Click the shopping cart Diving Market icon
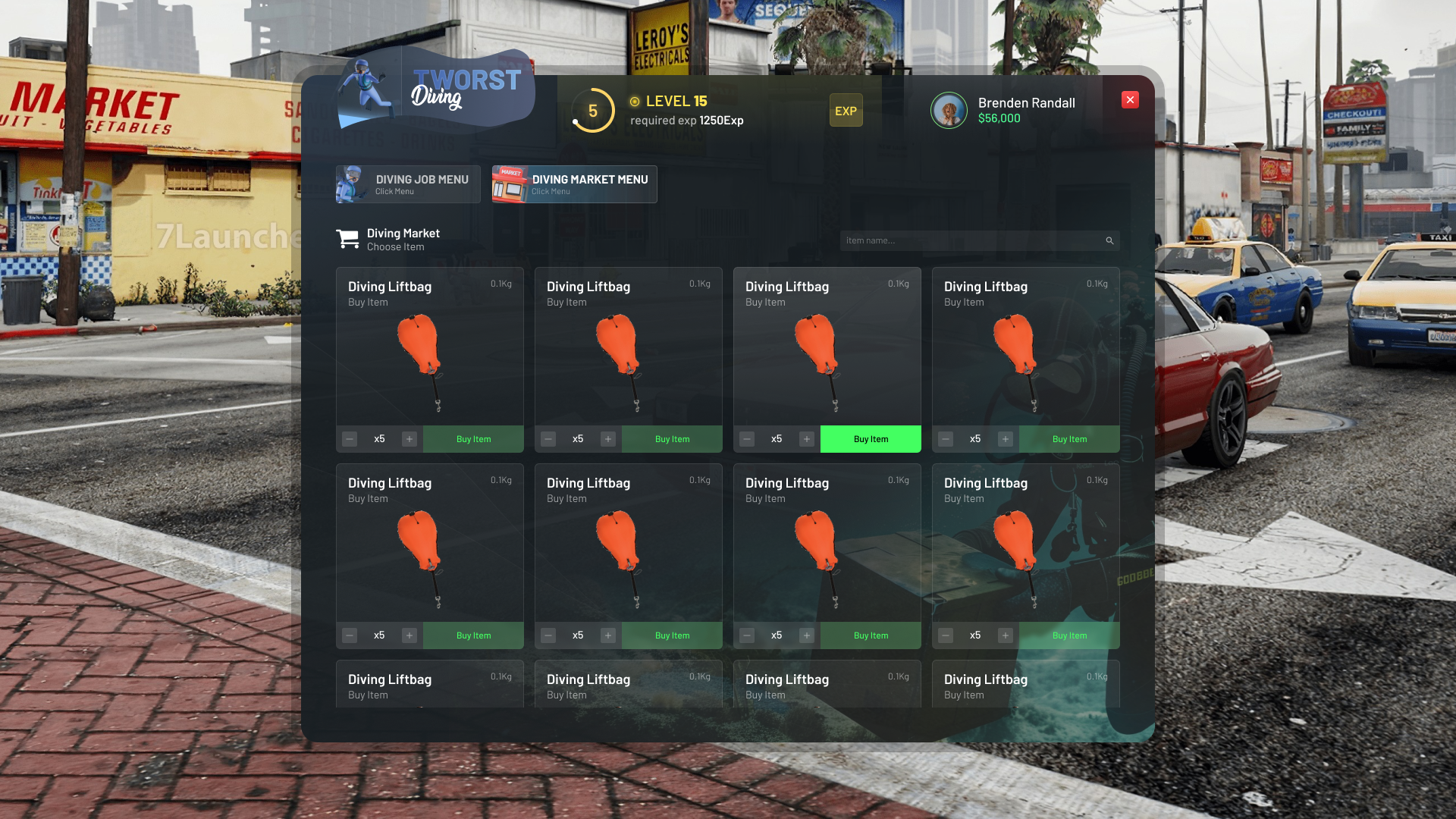 348,238
